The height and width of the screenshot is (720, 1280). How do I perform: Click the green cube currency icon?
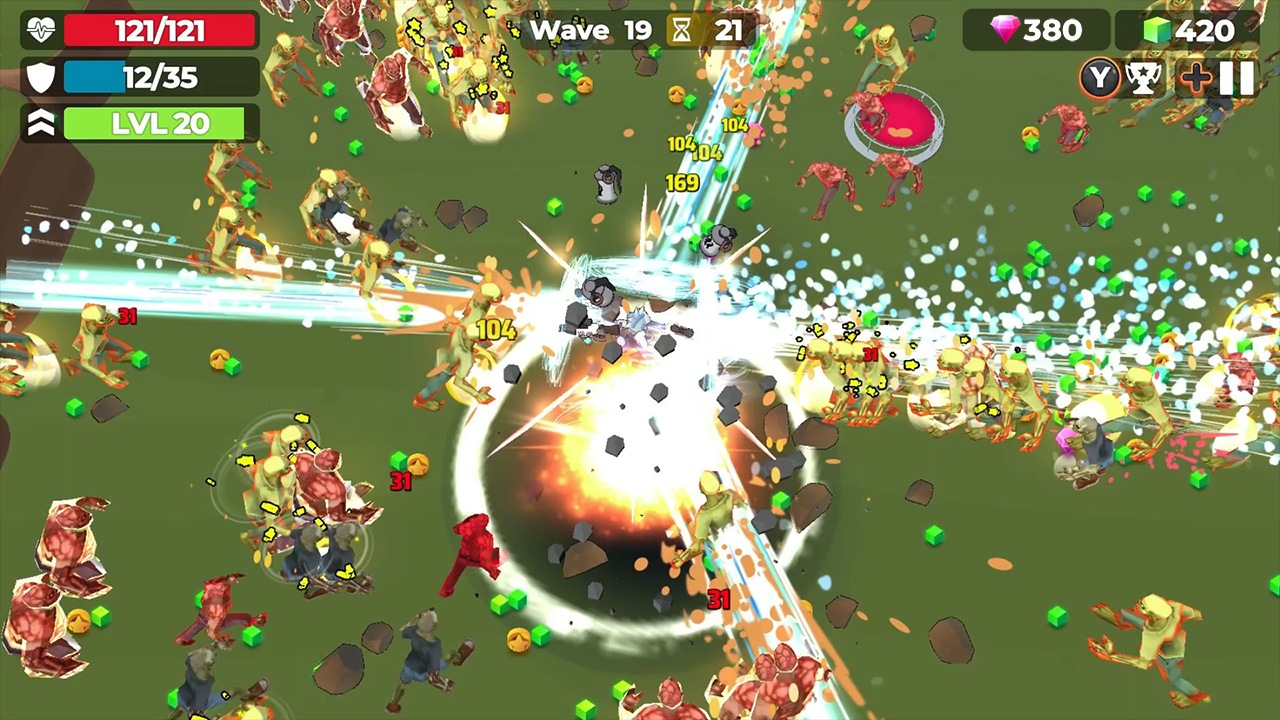pos(1157,30)
